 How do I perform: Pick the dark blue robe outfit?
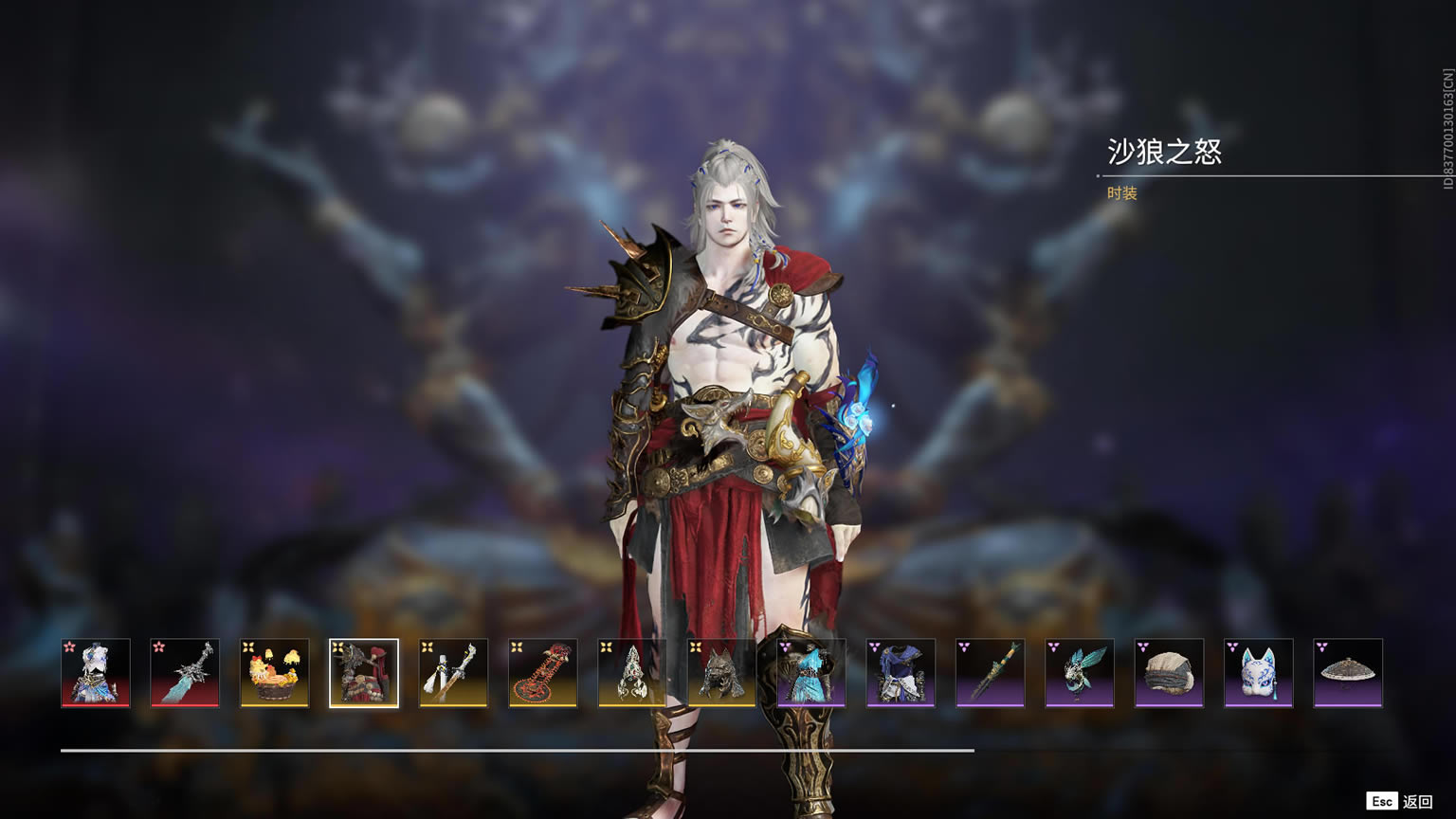pos(901,673)
